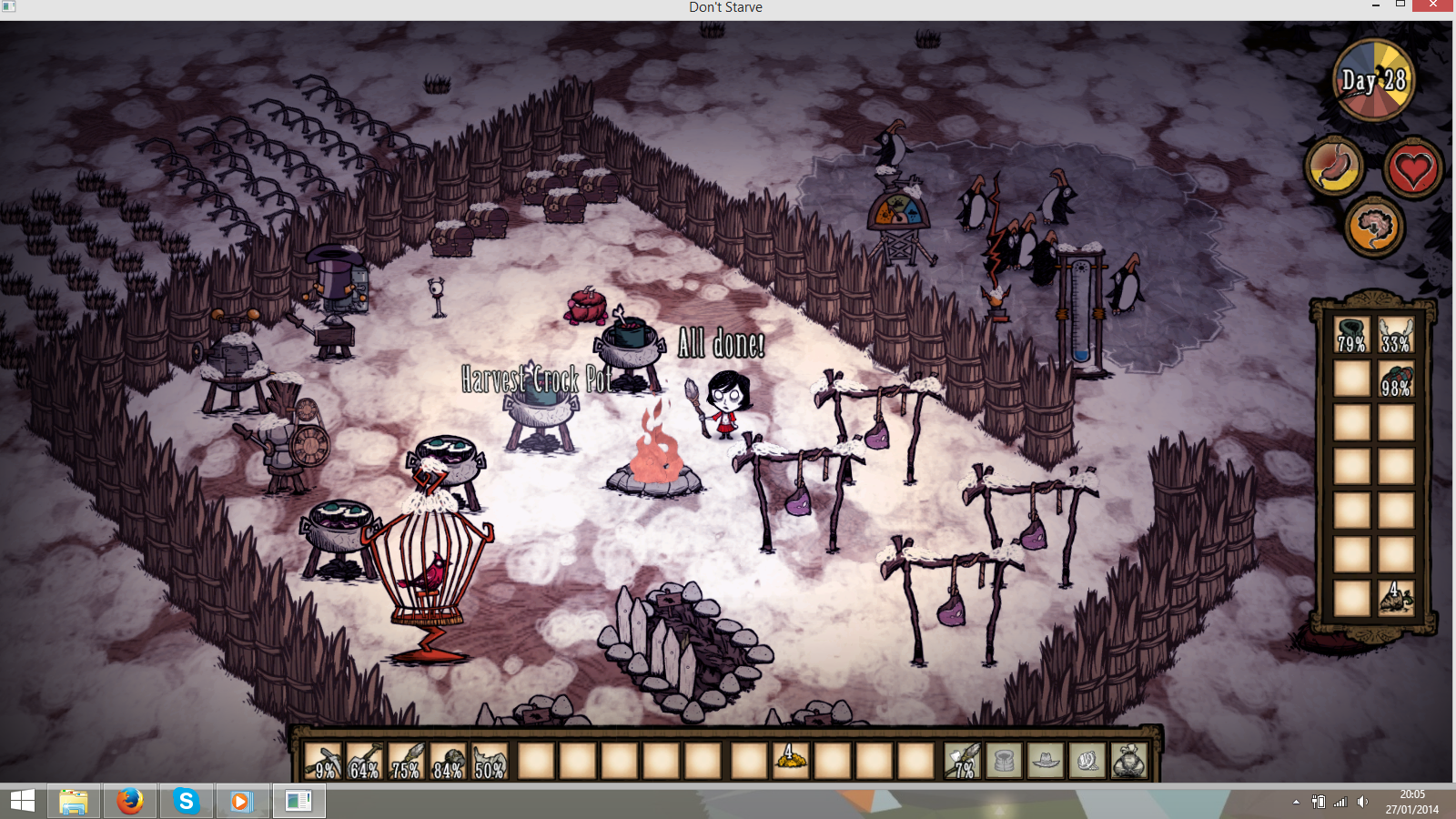Select the backpack stack of 4 items

[1395, 597]
